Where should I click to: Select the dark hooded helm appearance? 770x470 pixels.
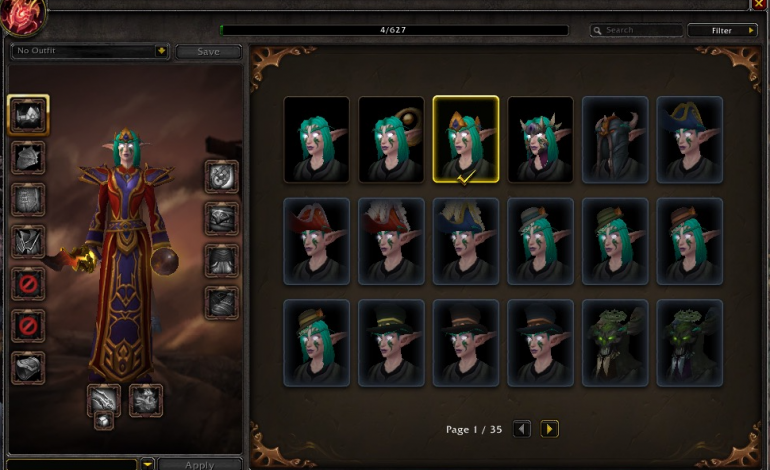(x=615, y=139)
